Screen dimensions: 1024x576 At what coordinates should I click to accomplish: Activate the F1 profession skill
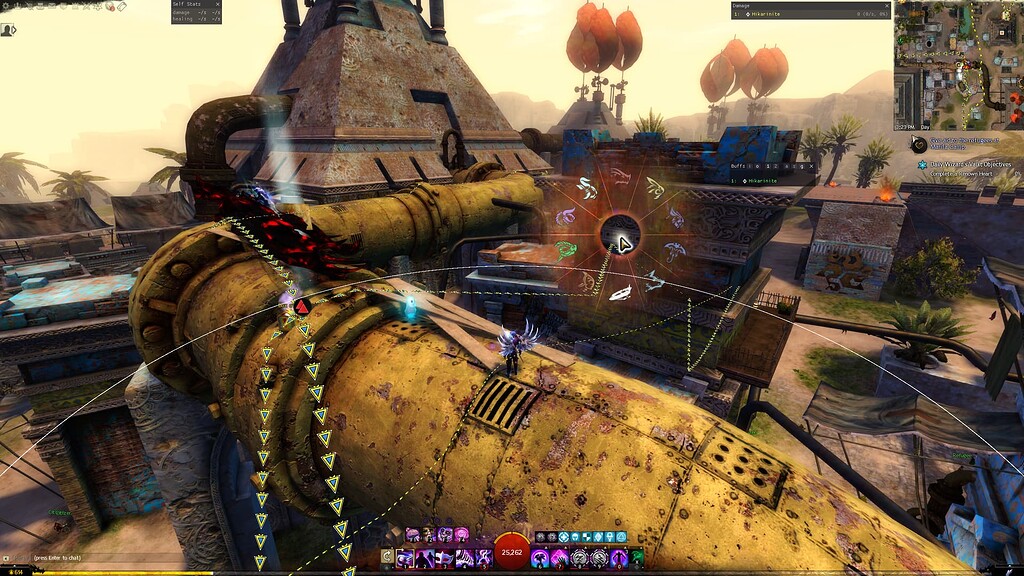coord(413,536)
